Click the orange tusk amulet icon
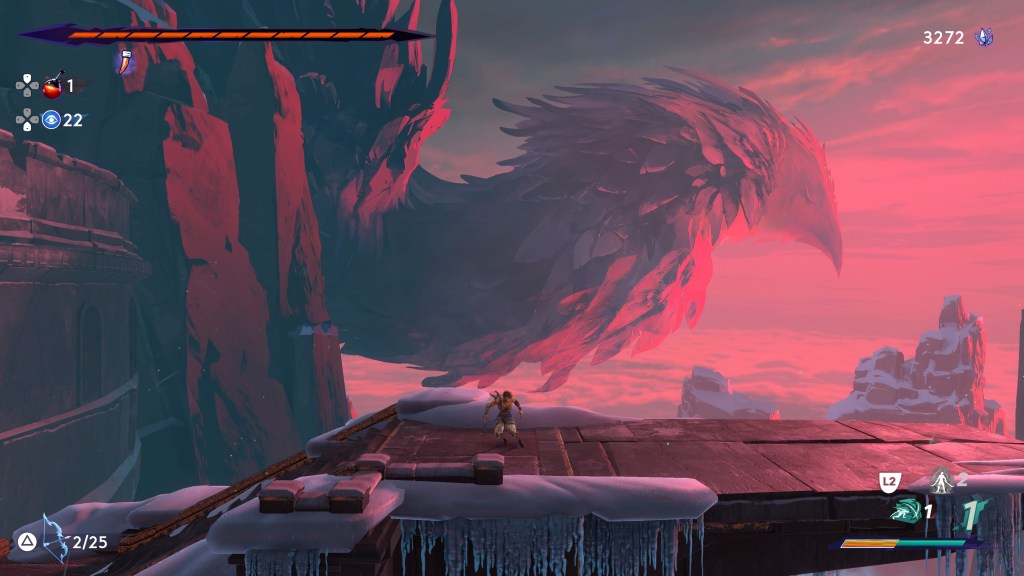The image size is (1024, 576). pyautogui.click(x=125, y=61)
